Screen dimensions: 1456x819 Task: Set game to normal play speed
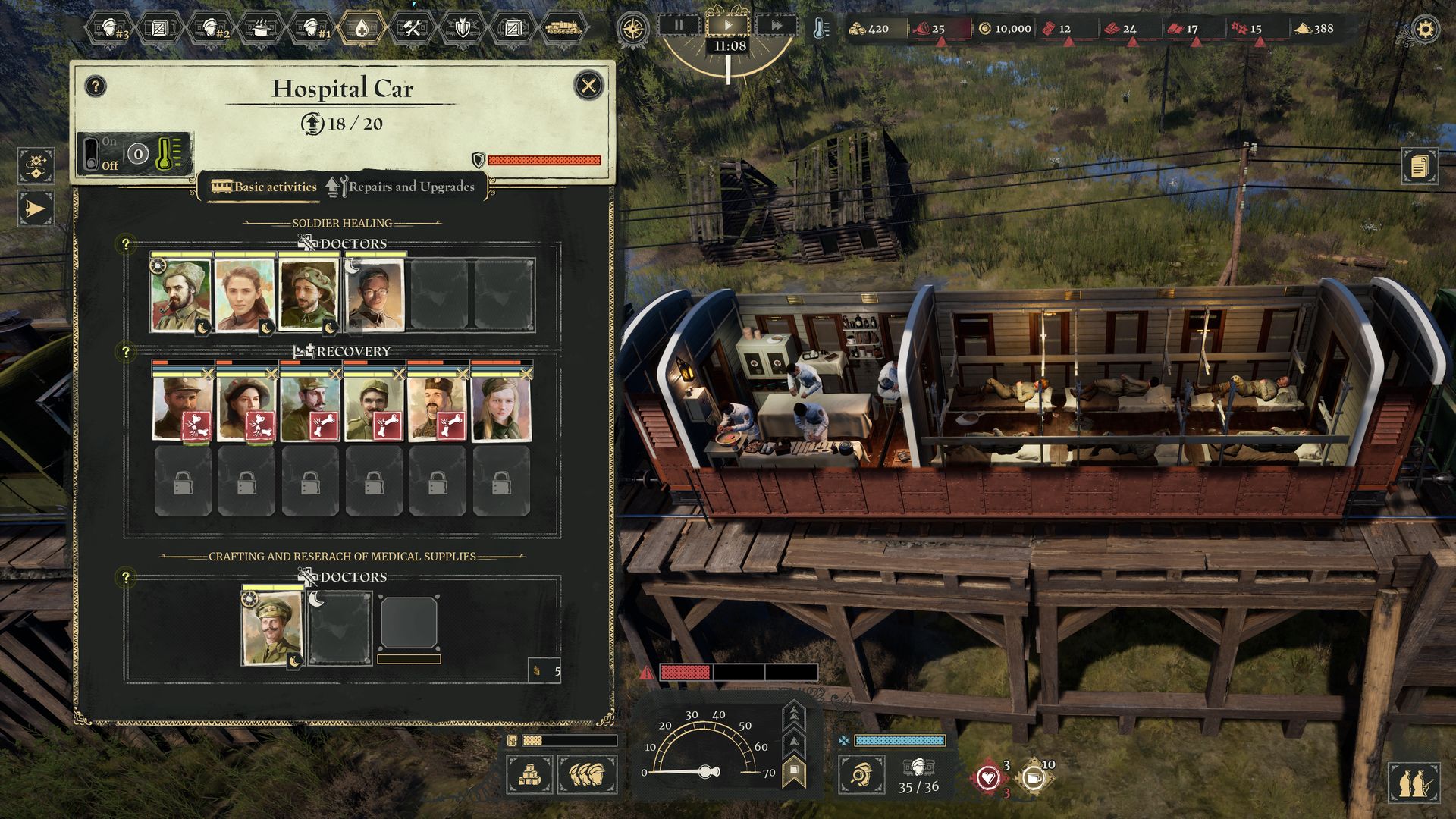coord(727,25)
